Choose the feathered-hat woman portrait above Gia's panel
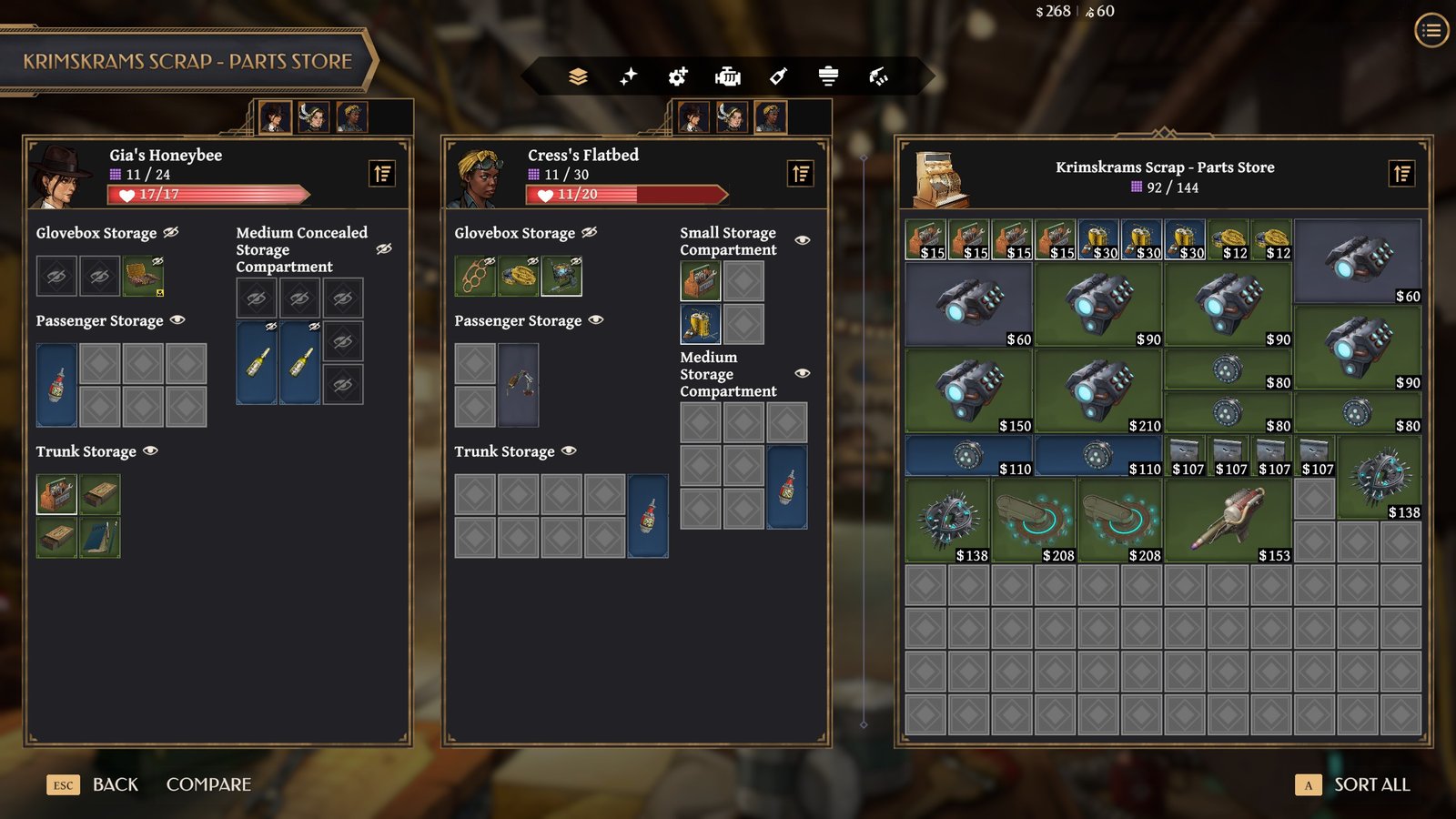The height and width of the screenshot is (819, 1456). (x=314, y=116)
